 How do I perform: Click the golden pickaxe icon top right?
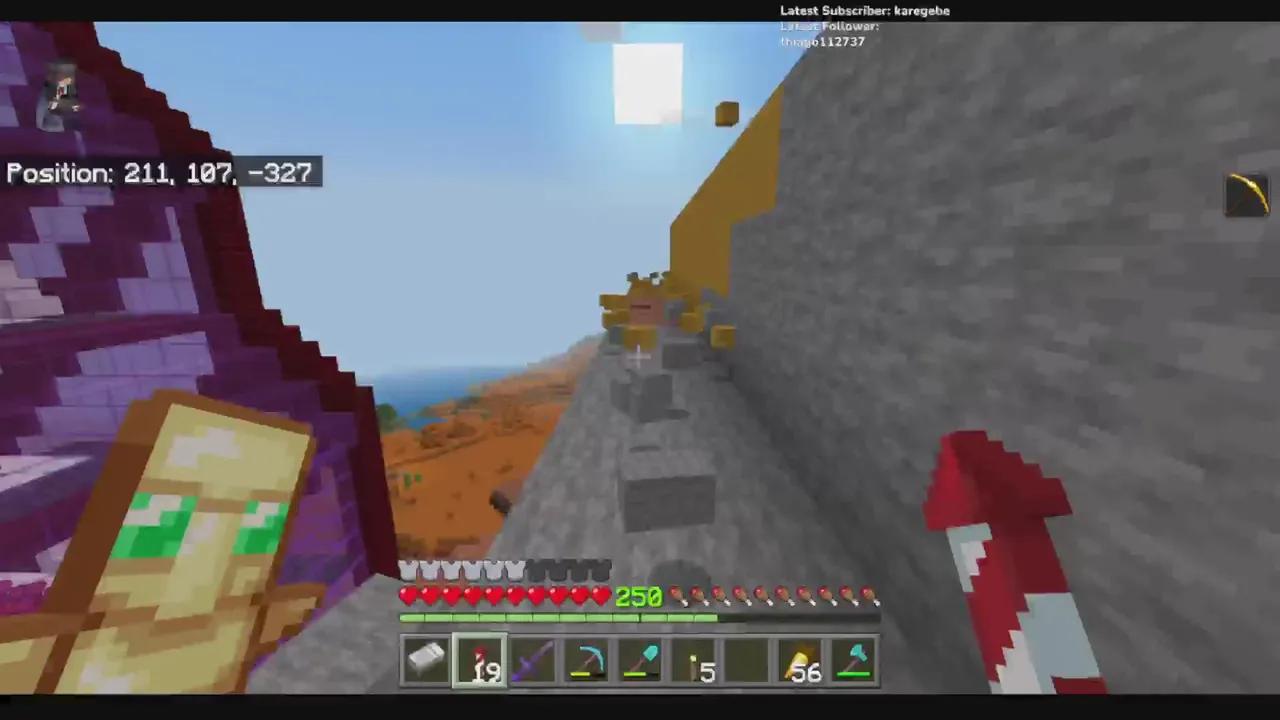(1246, 195)
